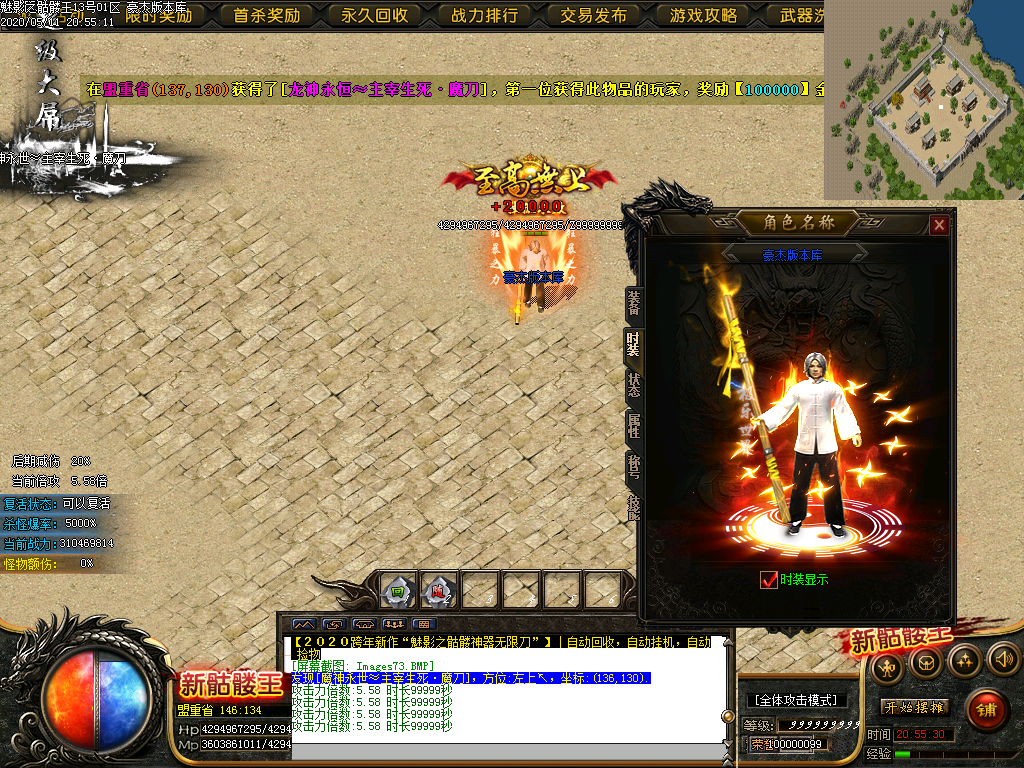Image resolution: width=1024 pixels, height=768 pixels.
Task: Toggle the speaker sound icon
Action: pos(1001,660)
